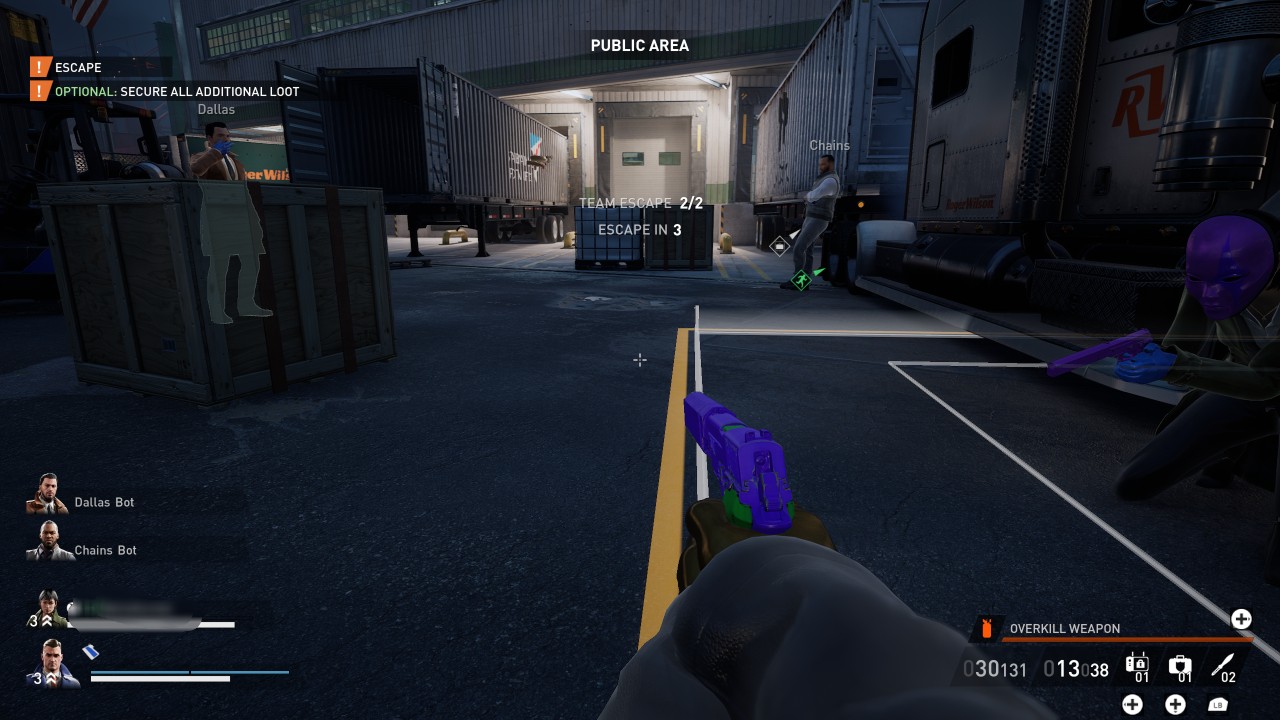Click the medic bag equipment icon
The height and width of the screenshot is (720, 1280).
(1181, 663)
